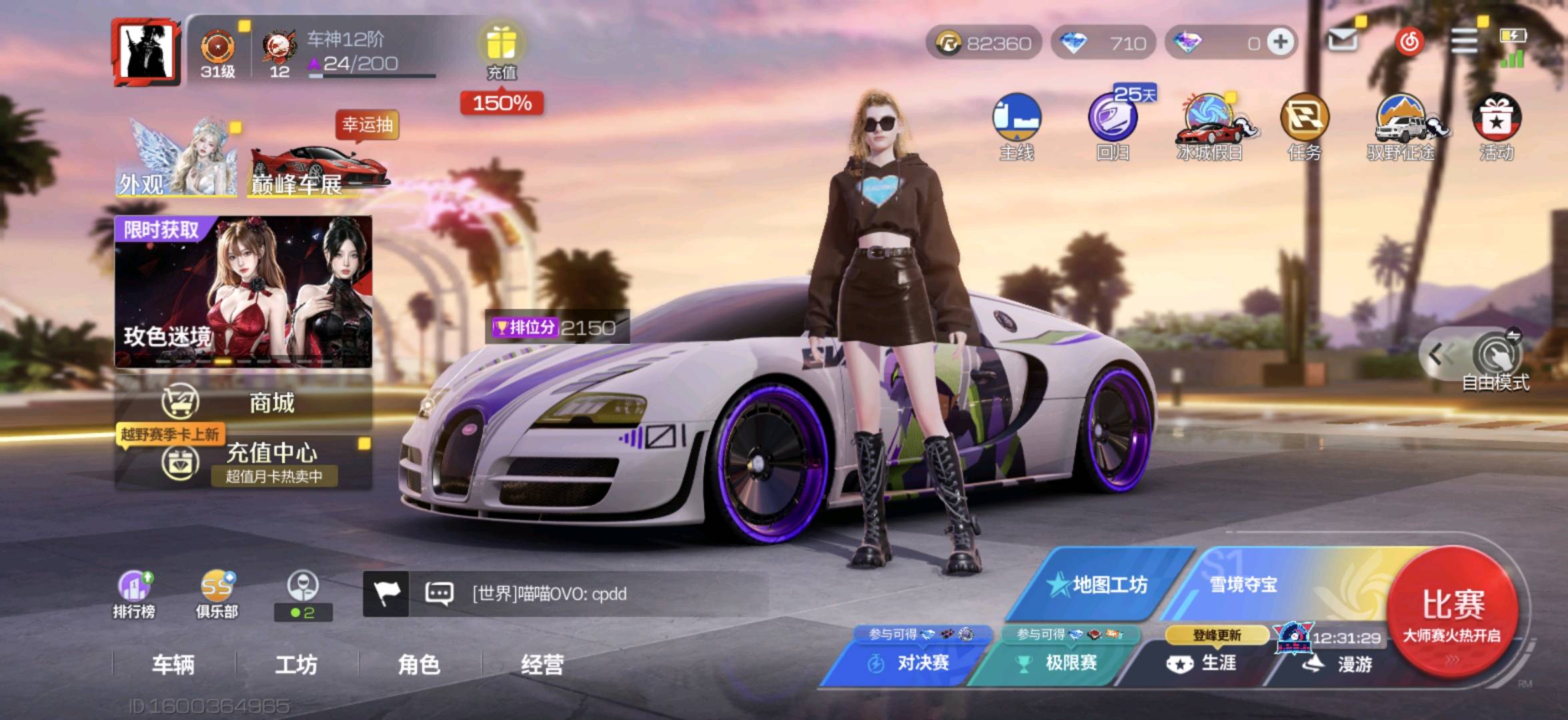Open the 工坊 workshop tab
This screenshot has height=720, width=1568.
tap(296, 664)
